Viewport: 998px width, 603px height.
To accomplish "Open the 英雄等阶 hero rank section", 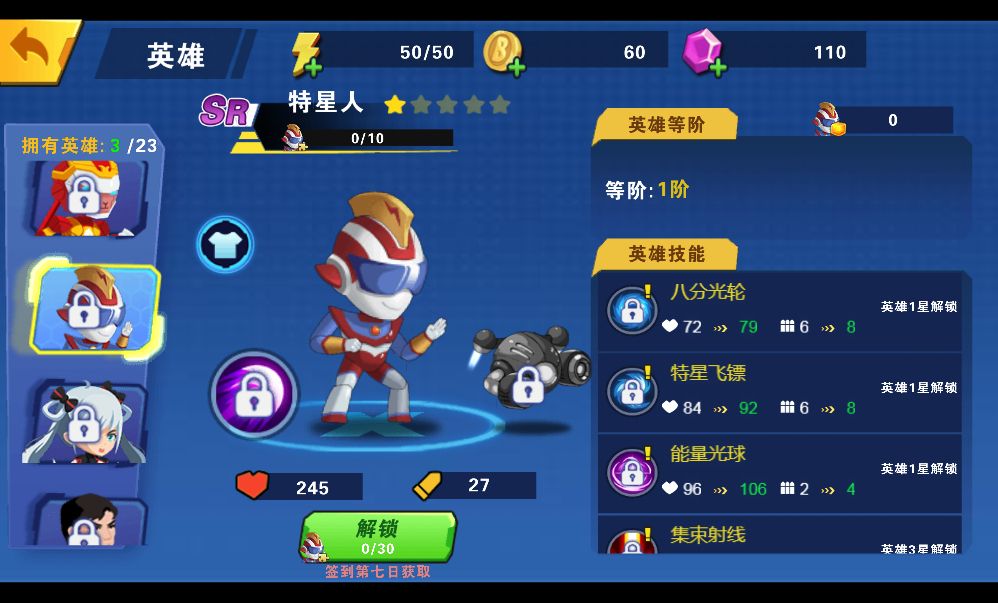I will 666,125.
